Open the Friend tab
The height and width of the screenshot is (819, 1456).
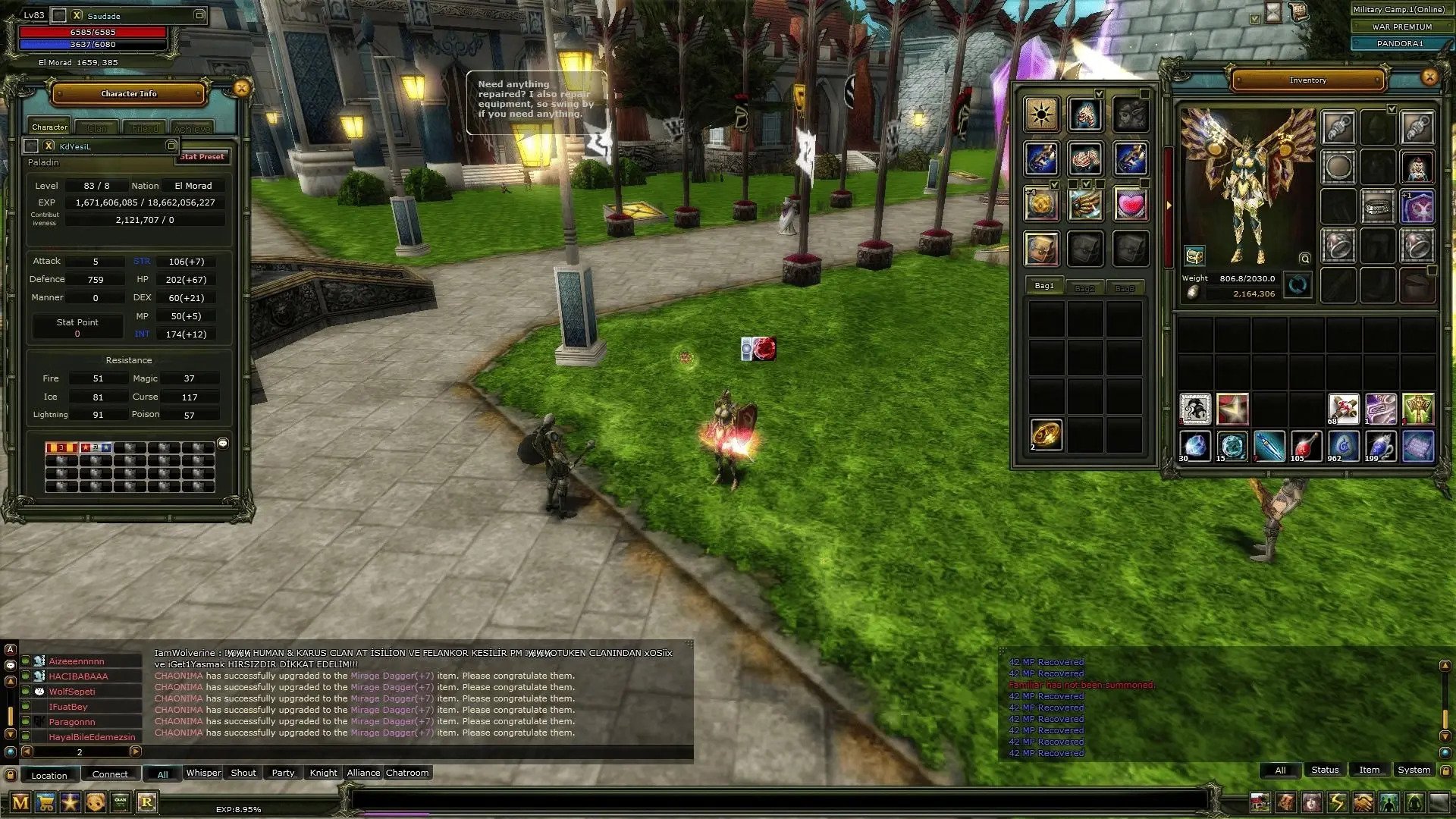click(145, 128)
